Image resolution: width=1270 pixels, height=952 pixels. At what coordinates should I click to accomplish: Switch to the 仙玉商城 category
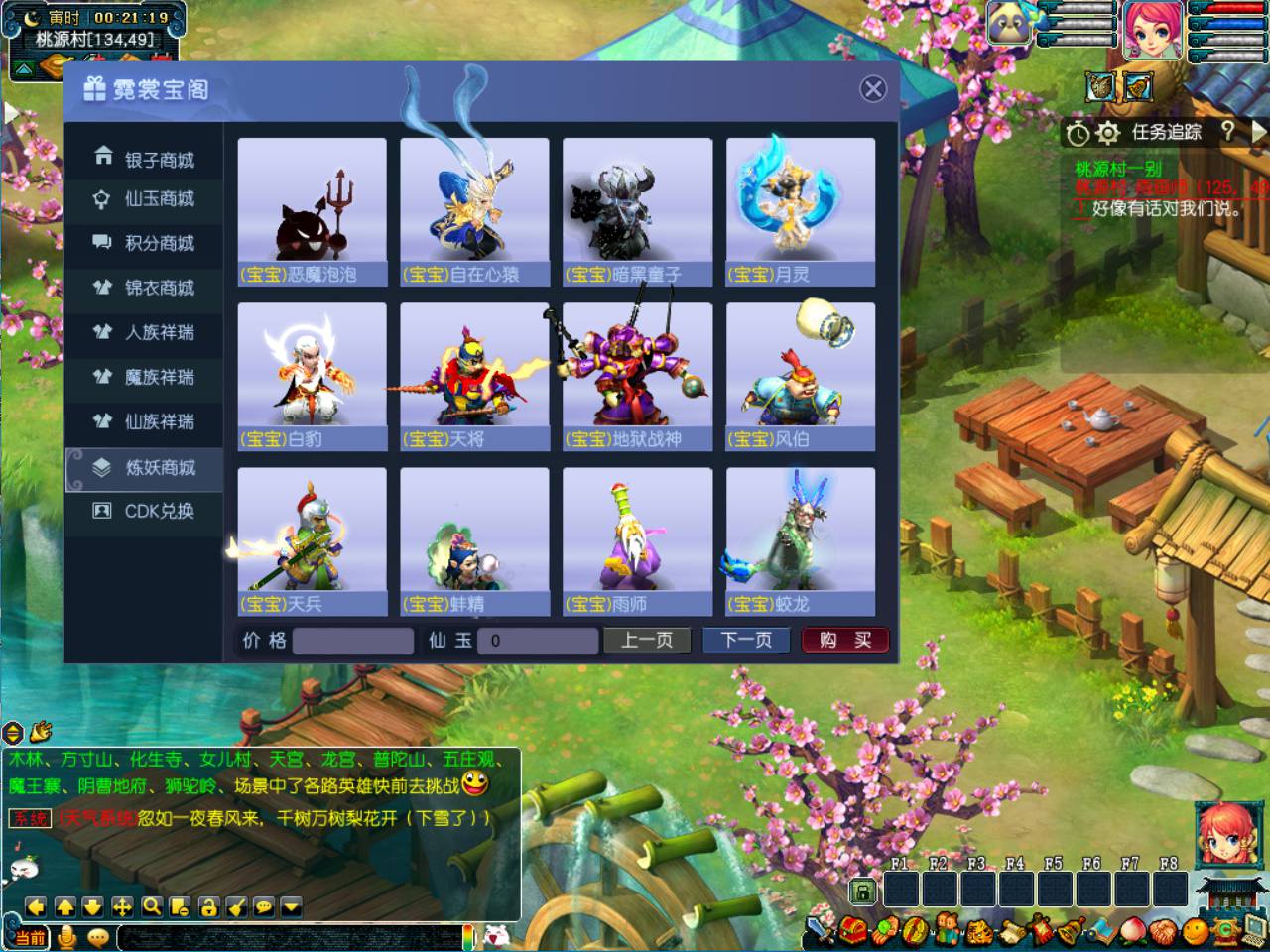tap(145, 199)
